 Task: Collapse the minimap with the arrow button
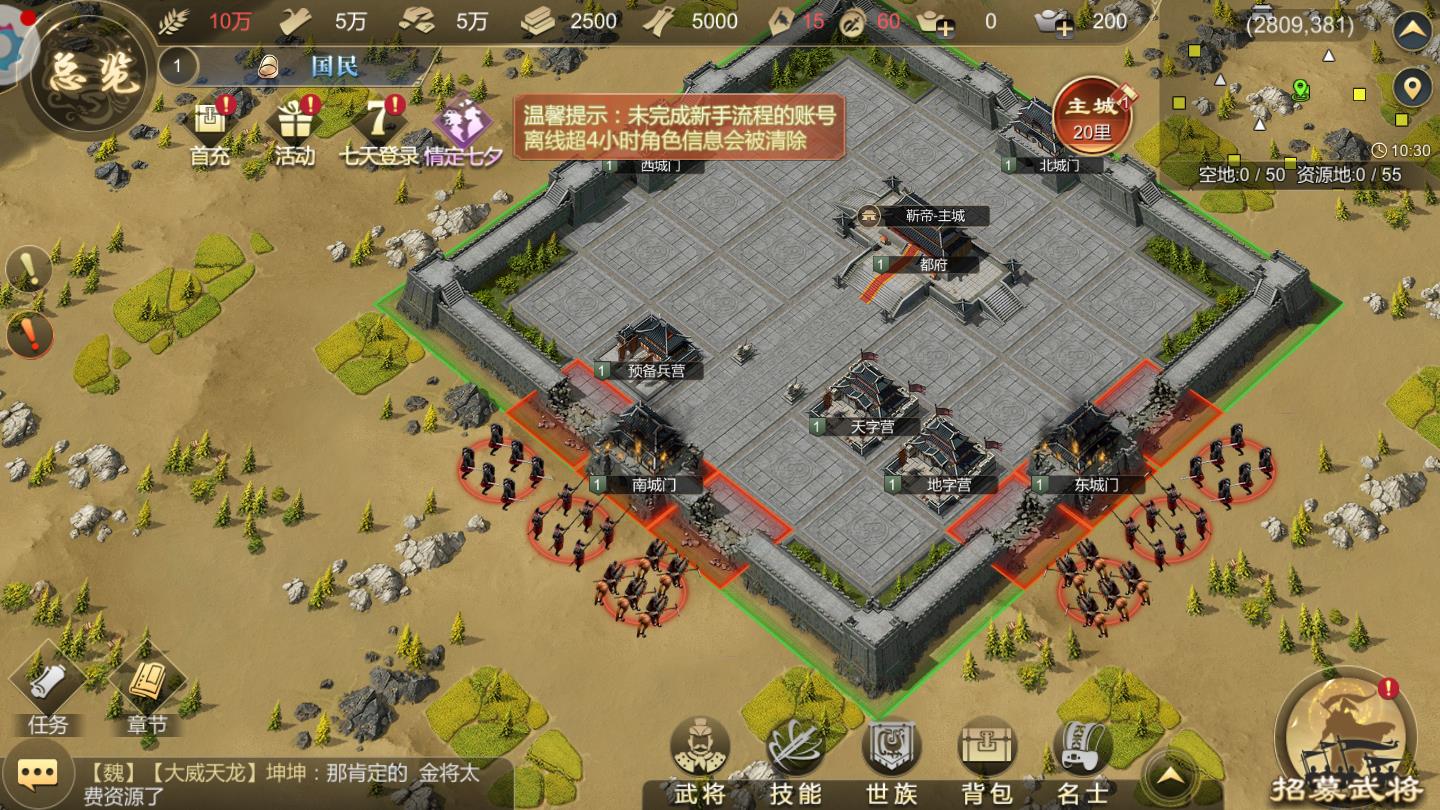coord(1412,32)
